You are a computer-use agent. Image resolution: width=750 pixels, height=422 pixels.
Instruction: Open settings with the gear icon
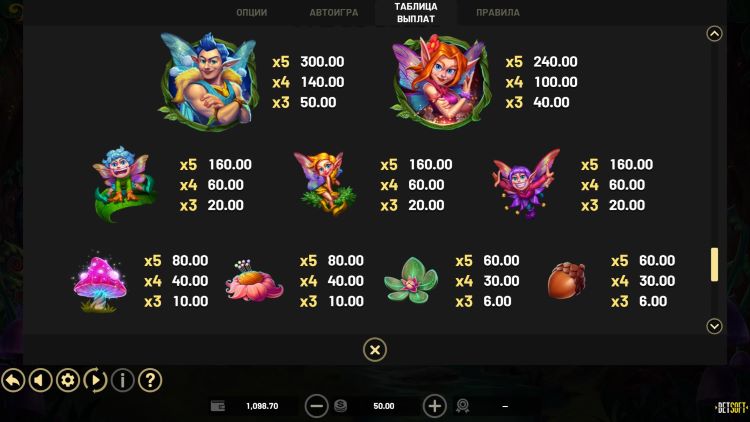68,380
